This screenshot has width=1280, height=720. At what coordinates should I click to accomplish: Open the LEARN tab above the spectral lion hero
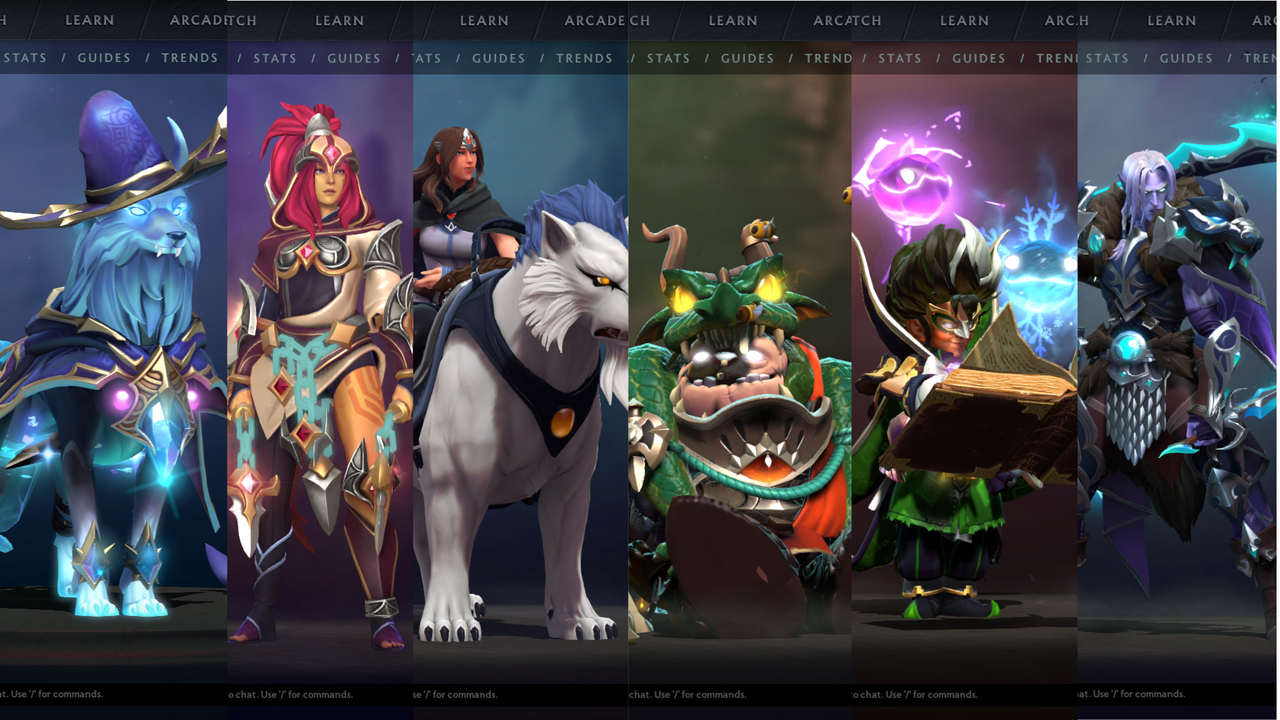pos(89,20)
